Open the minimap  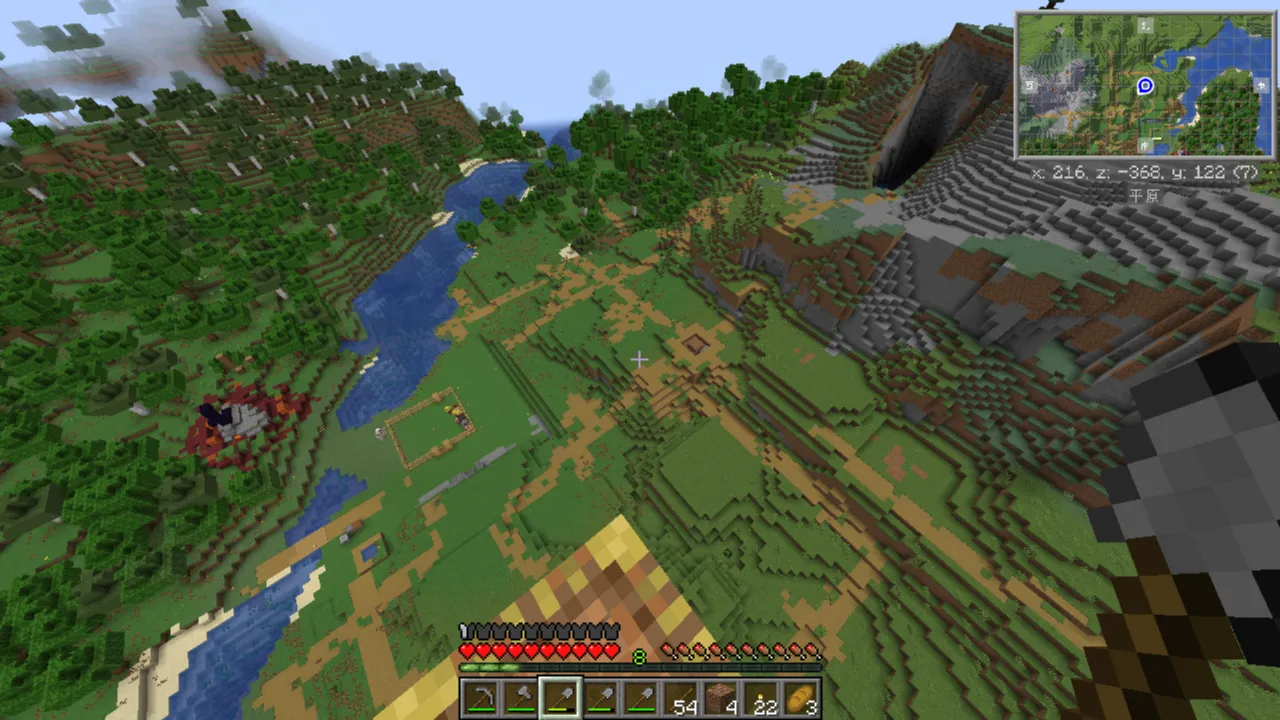click(x=1145, y=85)
